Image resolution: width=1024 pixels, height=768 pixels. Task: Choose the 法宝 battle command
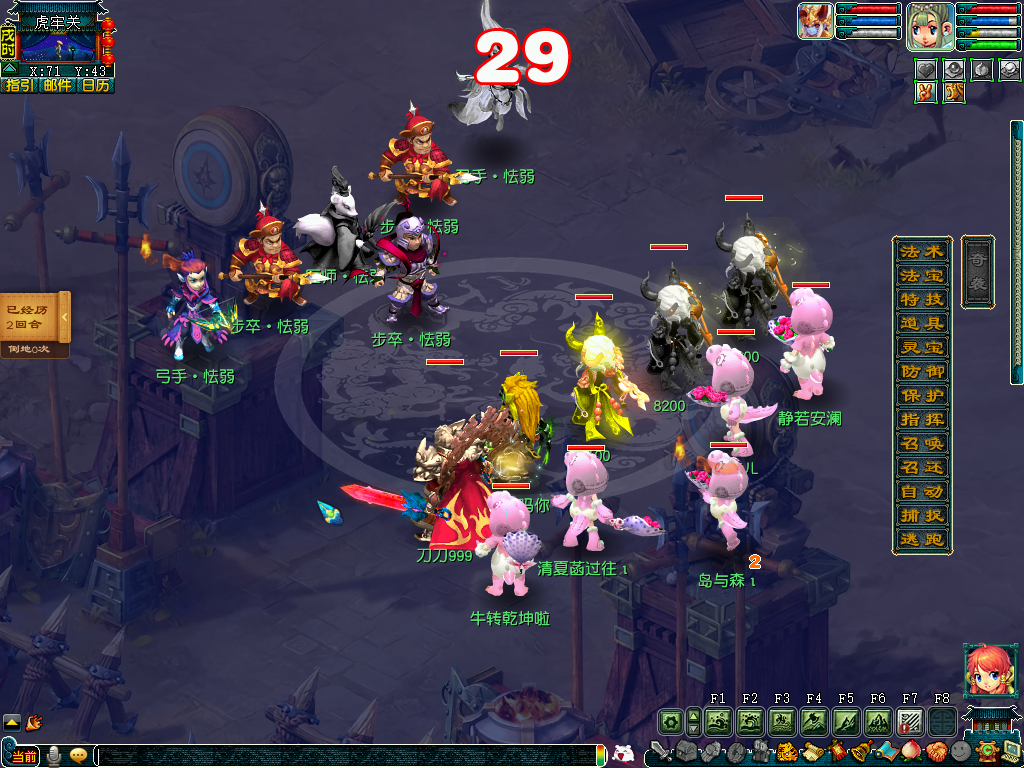[921, 275]
